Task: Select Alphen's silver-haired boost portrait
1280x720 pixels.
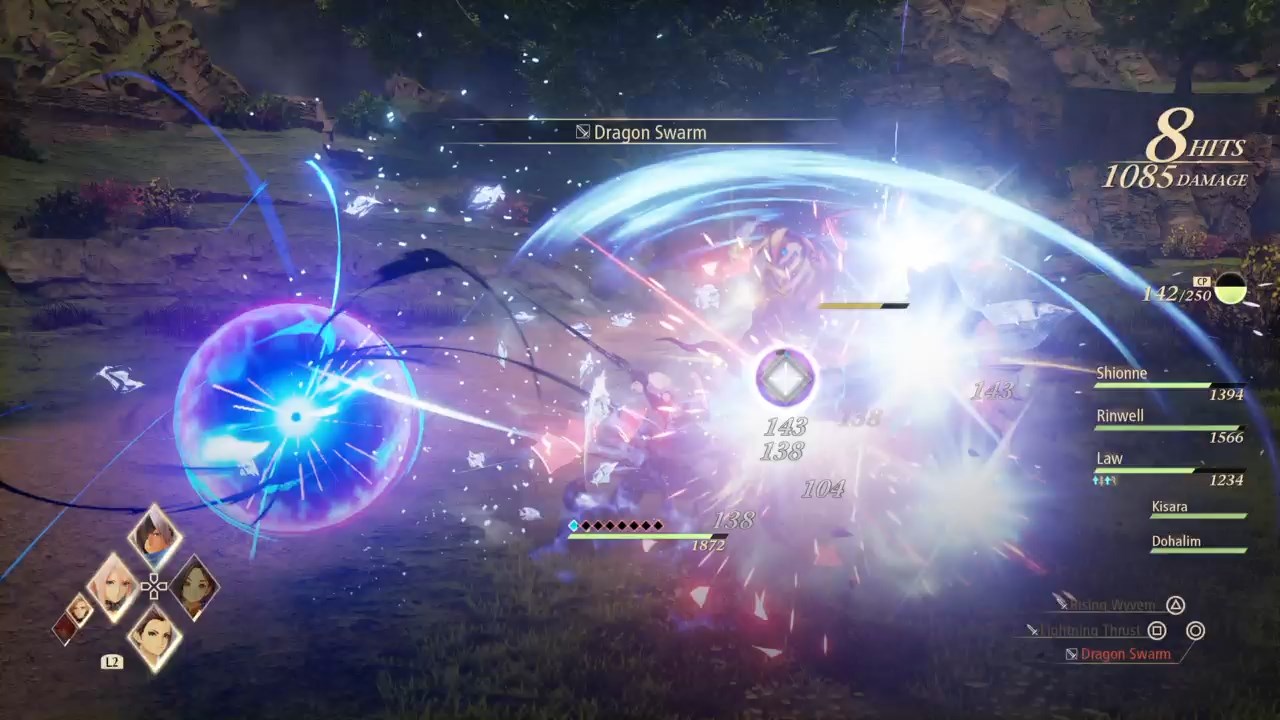Action: click(x=155, y=537)
